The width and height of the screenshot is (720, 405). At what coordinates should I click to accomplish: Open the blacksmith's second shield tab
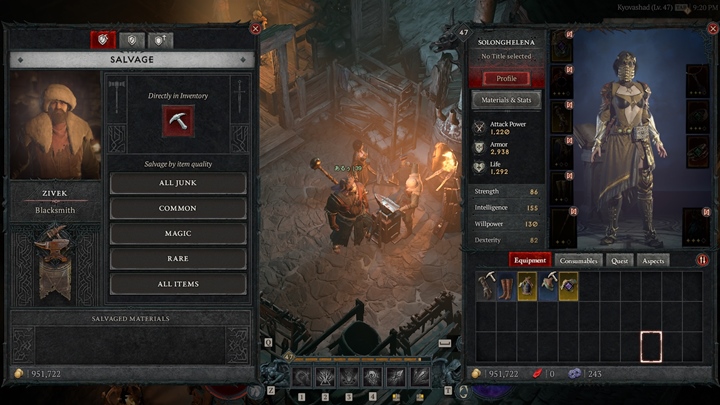(x=132, y=40)
